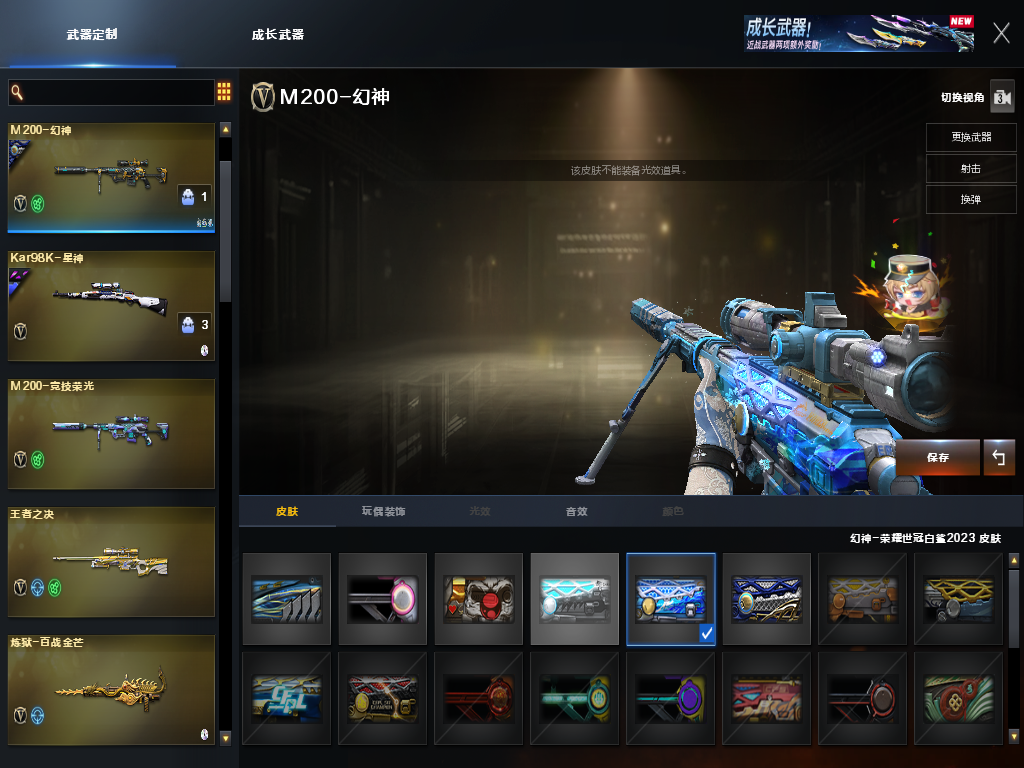1024x768 pixels.
Task: Open the 成长武器 promotional banner
Action: [x=858, y=33]
